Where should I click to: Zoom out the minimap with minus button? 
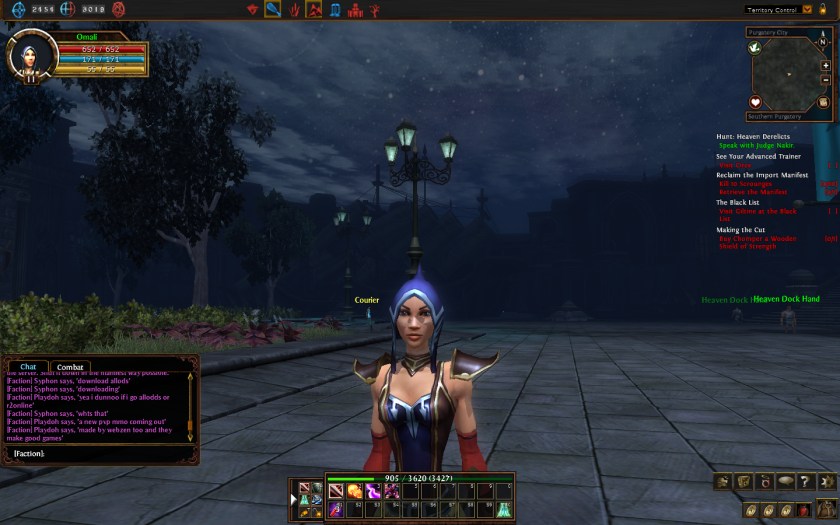(825, 80)
